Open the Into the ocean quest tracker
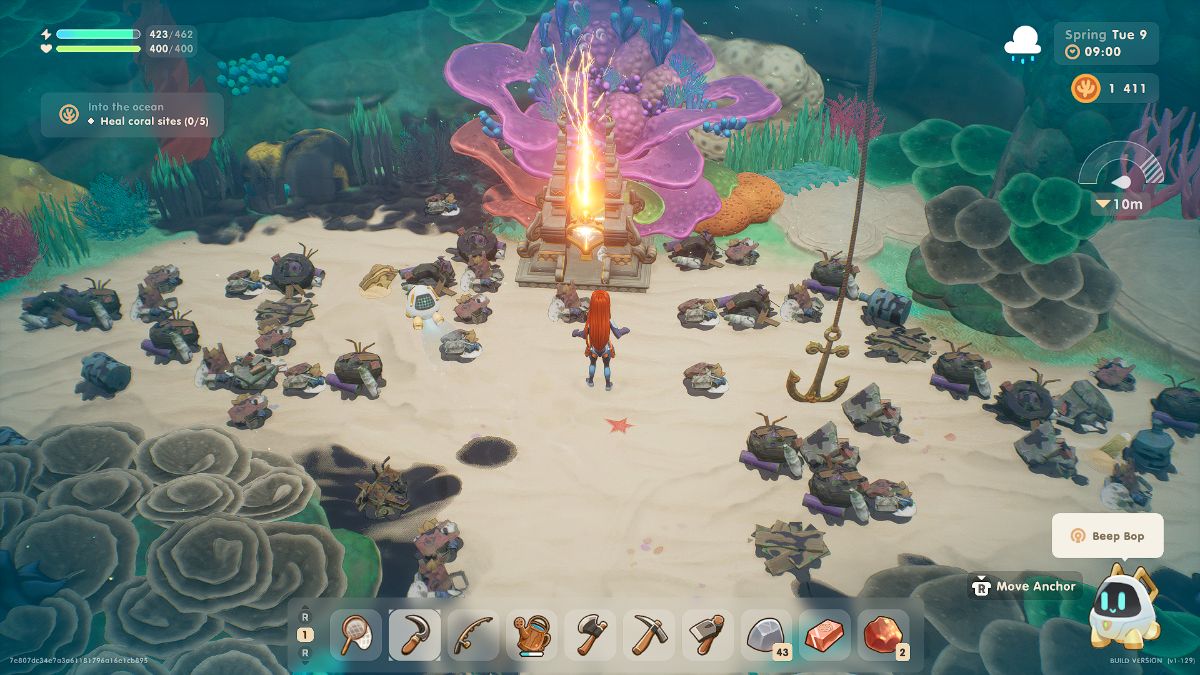Screen dimensions: 1200x675 132,114
